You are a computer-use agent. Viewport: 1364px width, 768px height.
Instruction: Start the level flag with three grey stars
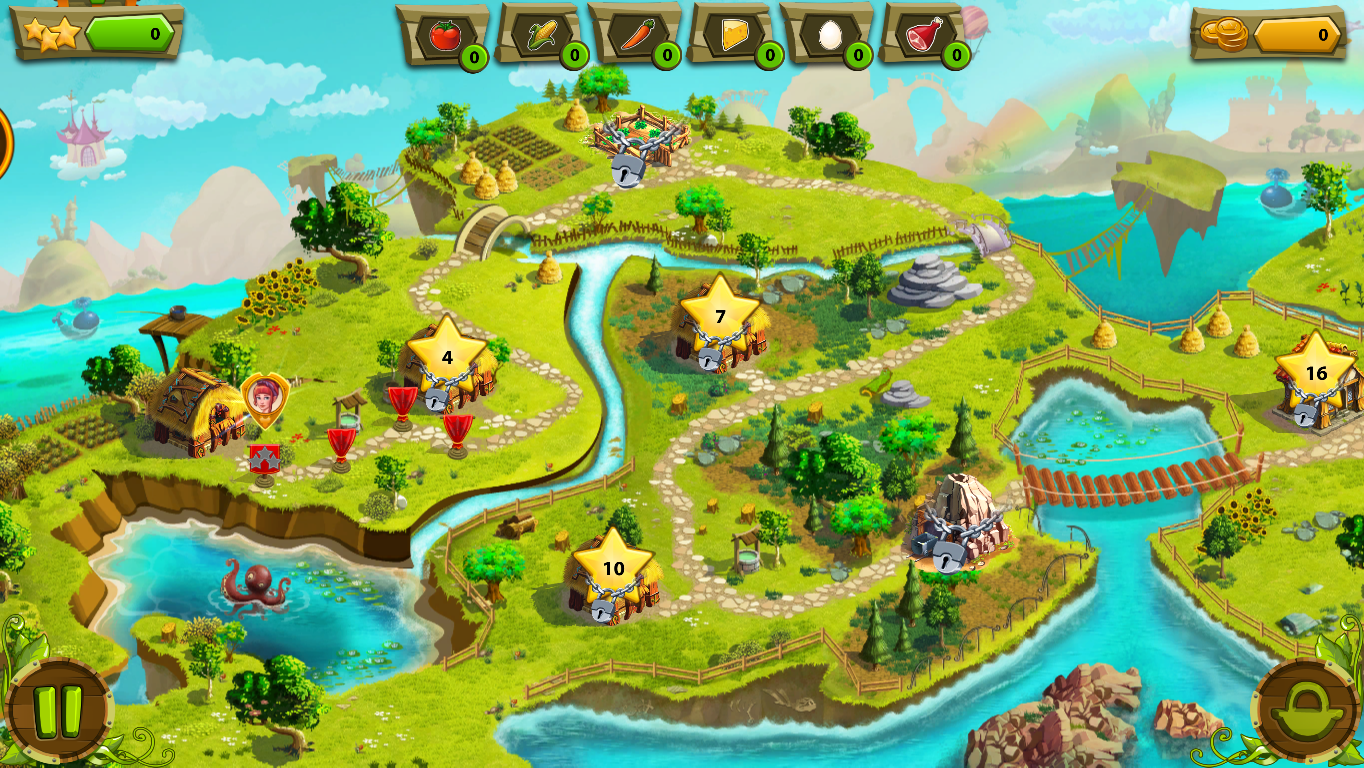(264, 461)
